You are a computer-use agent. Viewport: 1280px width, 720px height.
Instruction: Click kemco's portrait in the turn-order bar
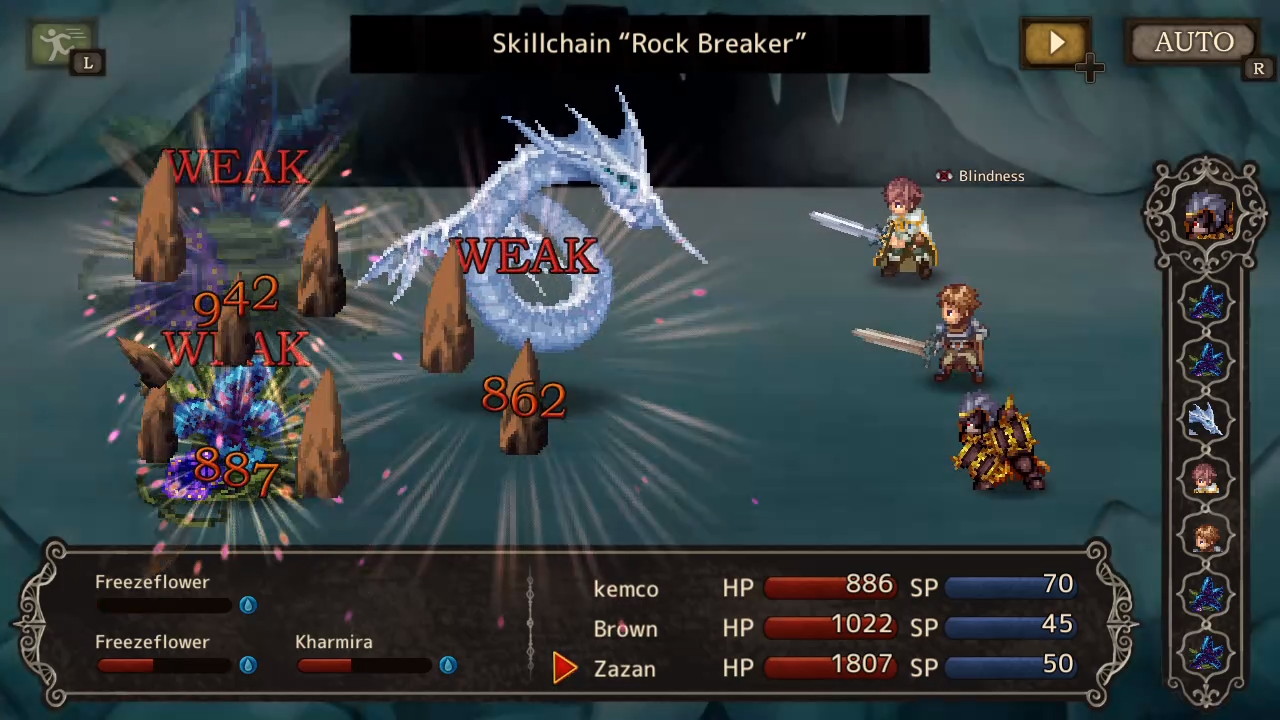click(x=1207, y=480)
